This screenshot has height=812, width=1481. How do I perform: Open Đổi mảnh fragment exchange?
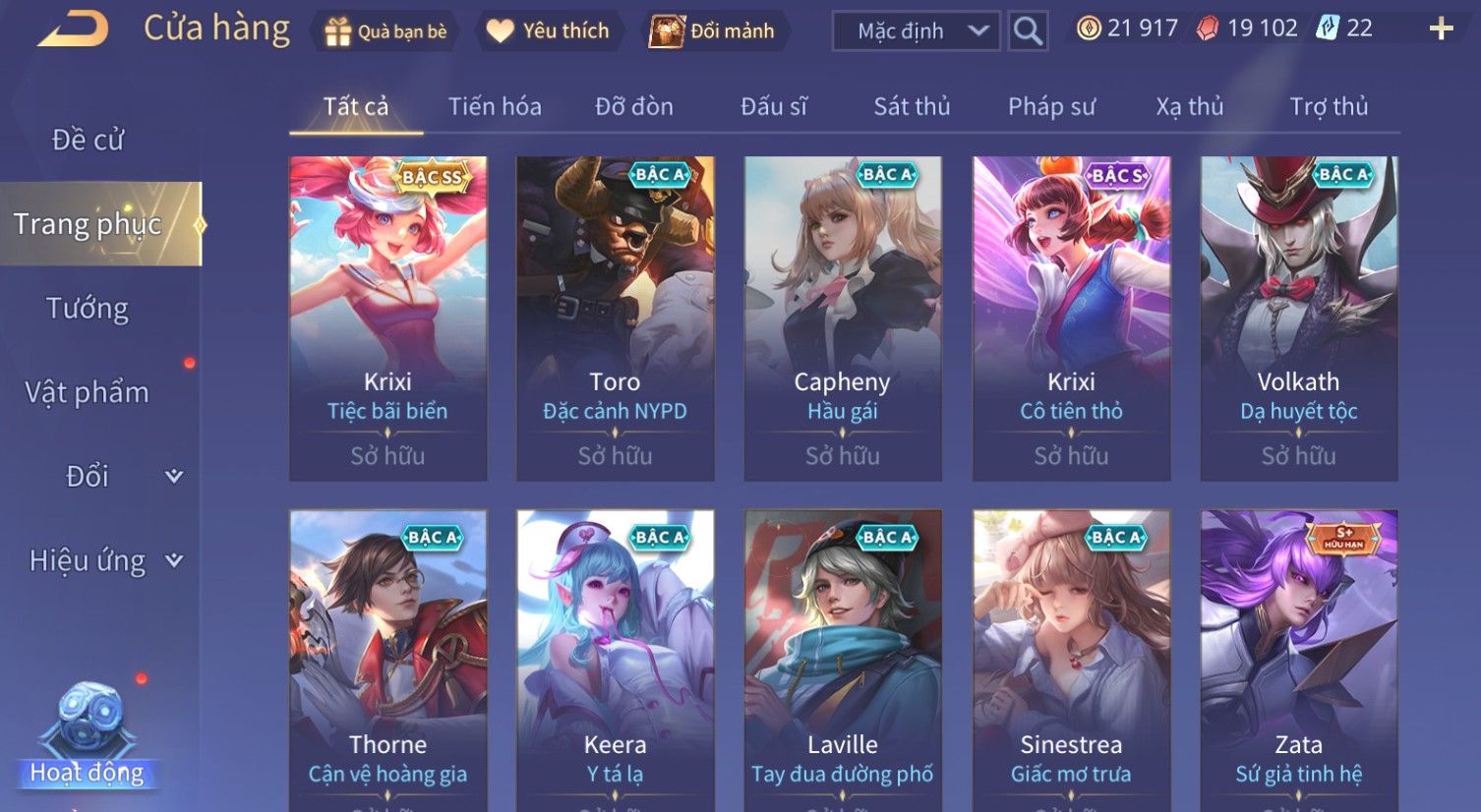[x=714, y=31]
